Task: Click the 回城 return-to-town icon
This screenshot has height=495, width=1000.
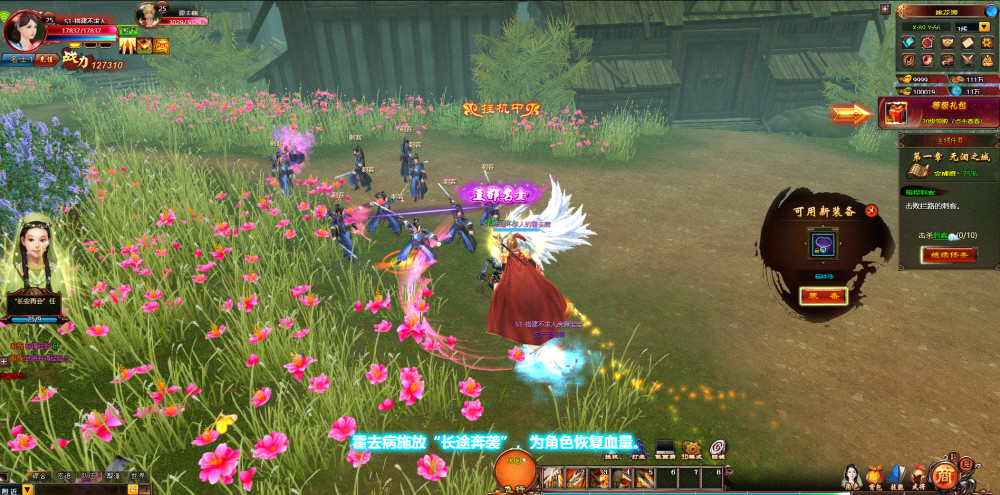Action: point(717,449)
